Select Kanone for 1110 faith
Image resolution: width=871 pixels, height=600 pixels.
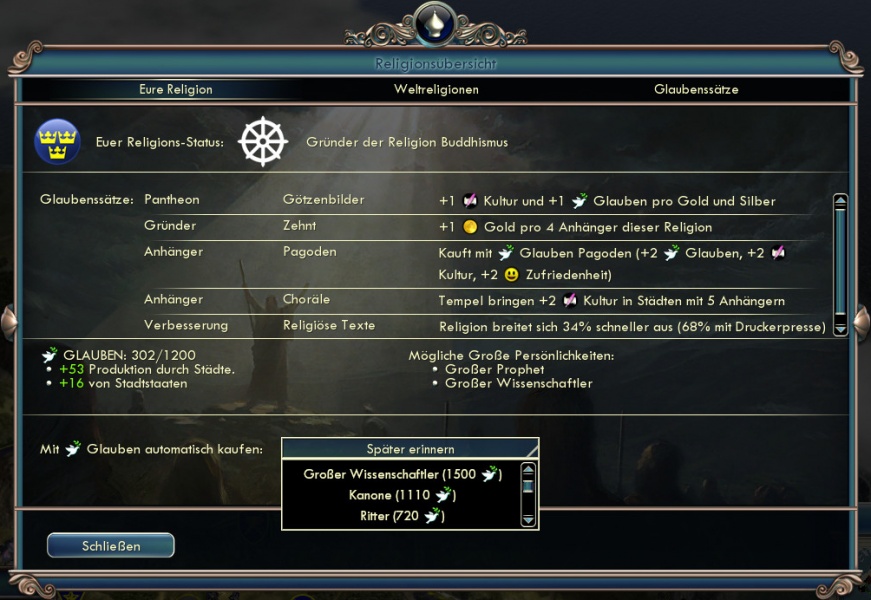pyautogui.click(x=402, y=495)
